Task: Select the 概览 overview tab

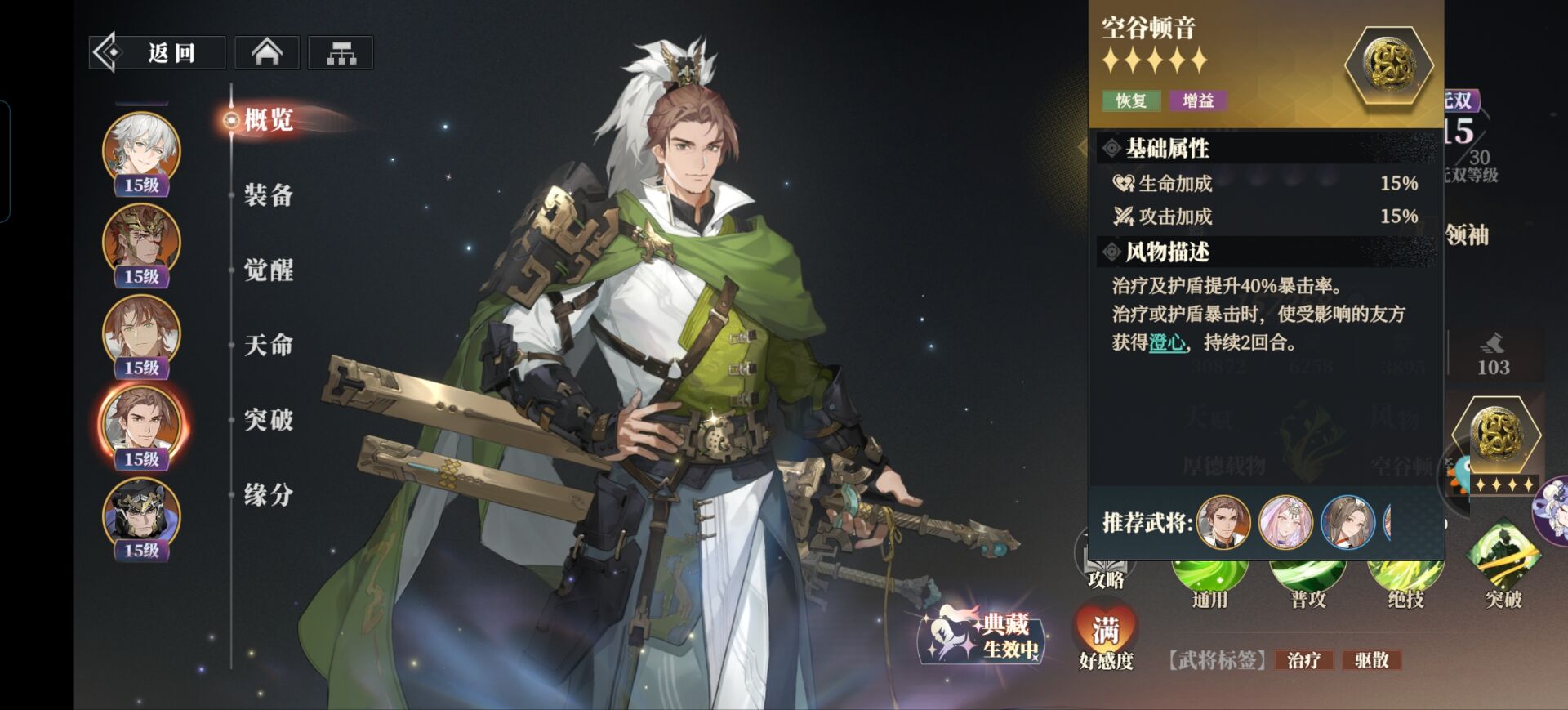Action: [x=269, y=120]
